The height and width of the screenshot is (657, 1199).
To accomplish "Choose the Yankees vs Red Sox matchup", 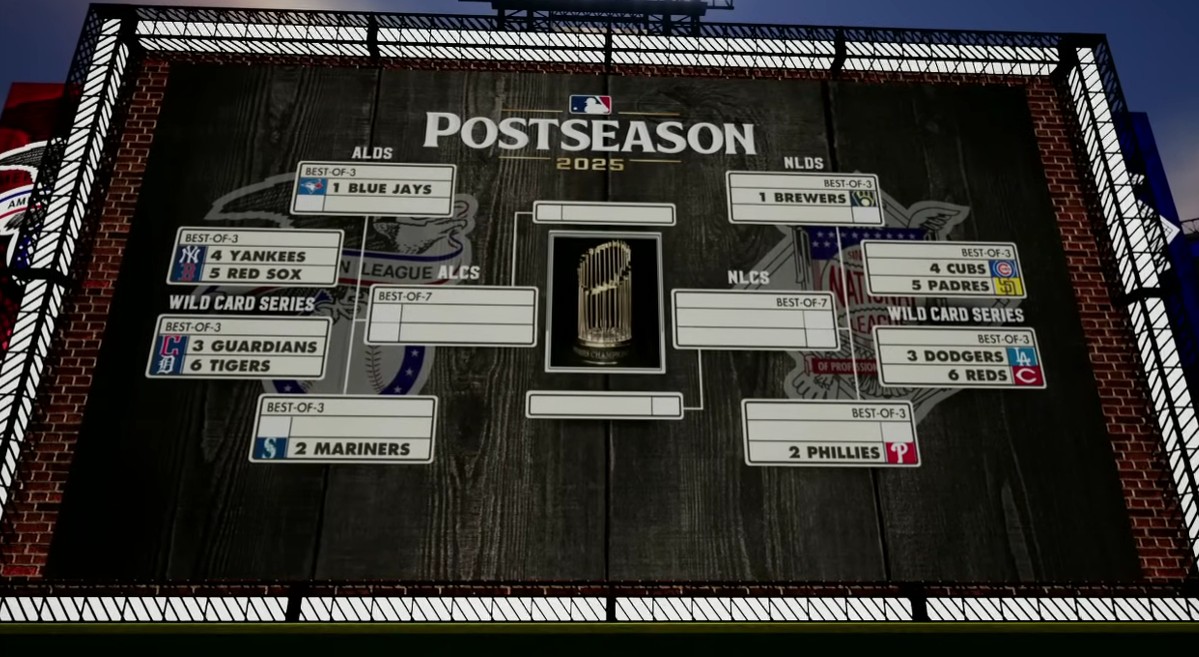I will (x=256, y=257).
